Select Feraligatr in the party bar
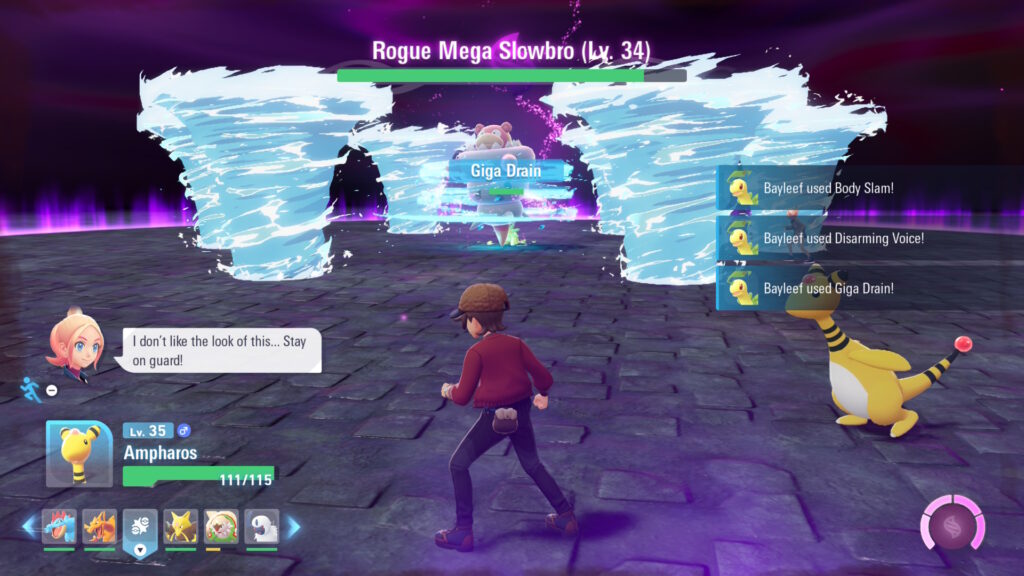 pyautogui.click(x=59, y=526)
